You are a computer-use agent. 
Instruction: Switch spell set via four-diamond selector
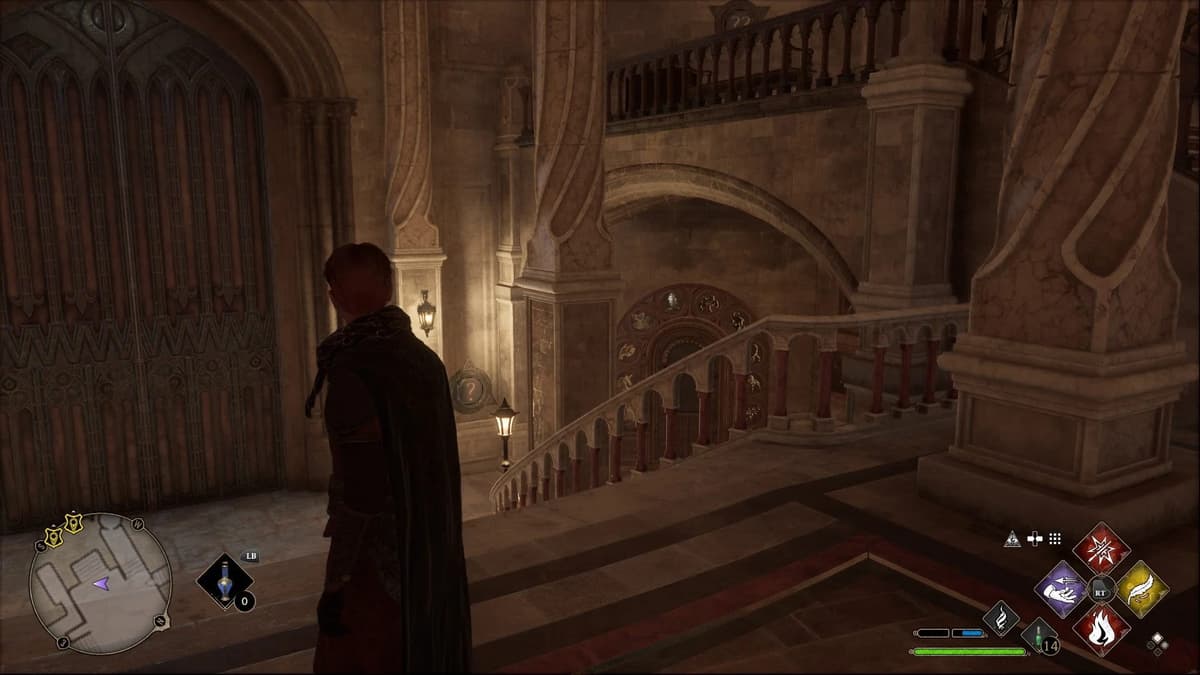[x=1157, y=644]
